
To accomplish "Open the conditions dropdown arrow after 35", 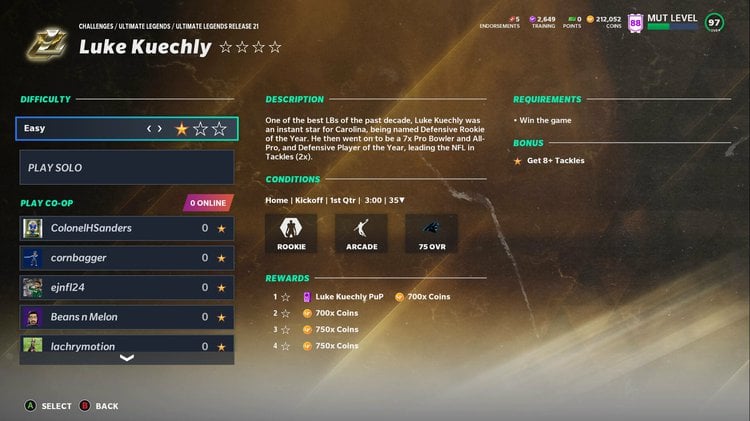I will pos(402,200).
